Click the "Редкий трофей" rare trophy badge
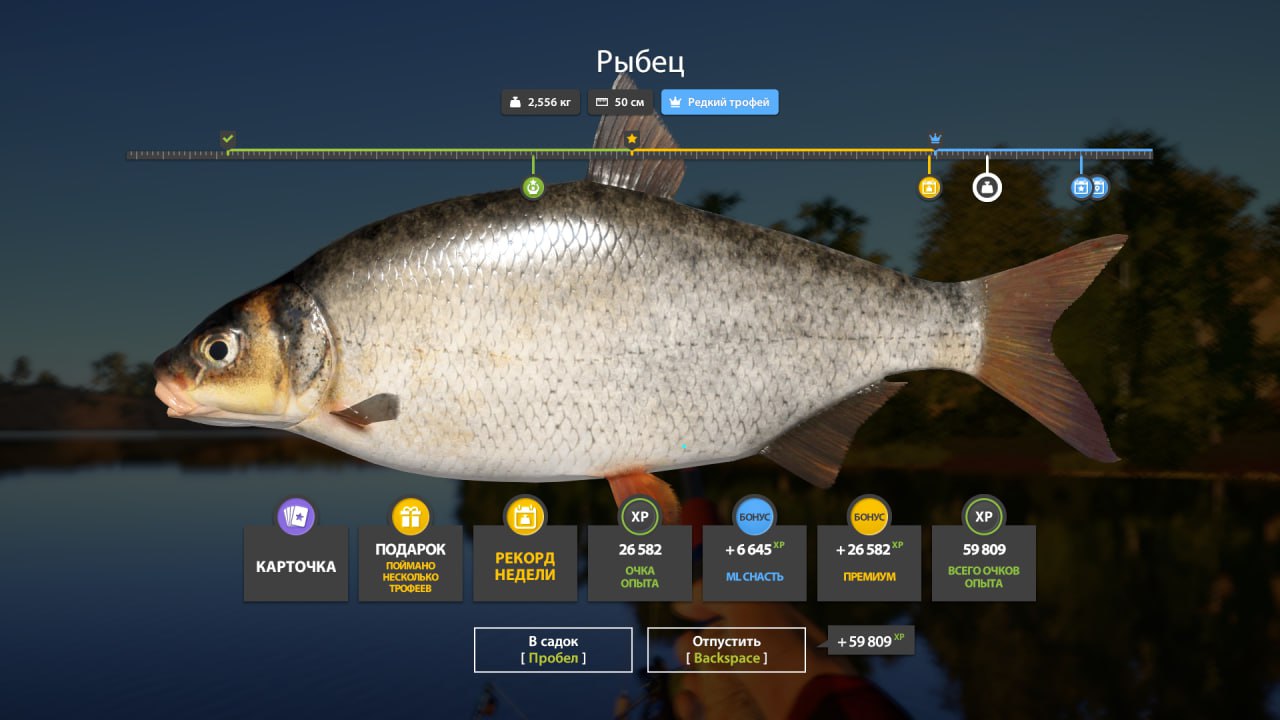The height and width of the screenshot is (720, 1280). pyautogui.click(x=719, y=102)
